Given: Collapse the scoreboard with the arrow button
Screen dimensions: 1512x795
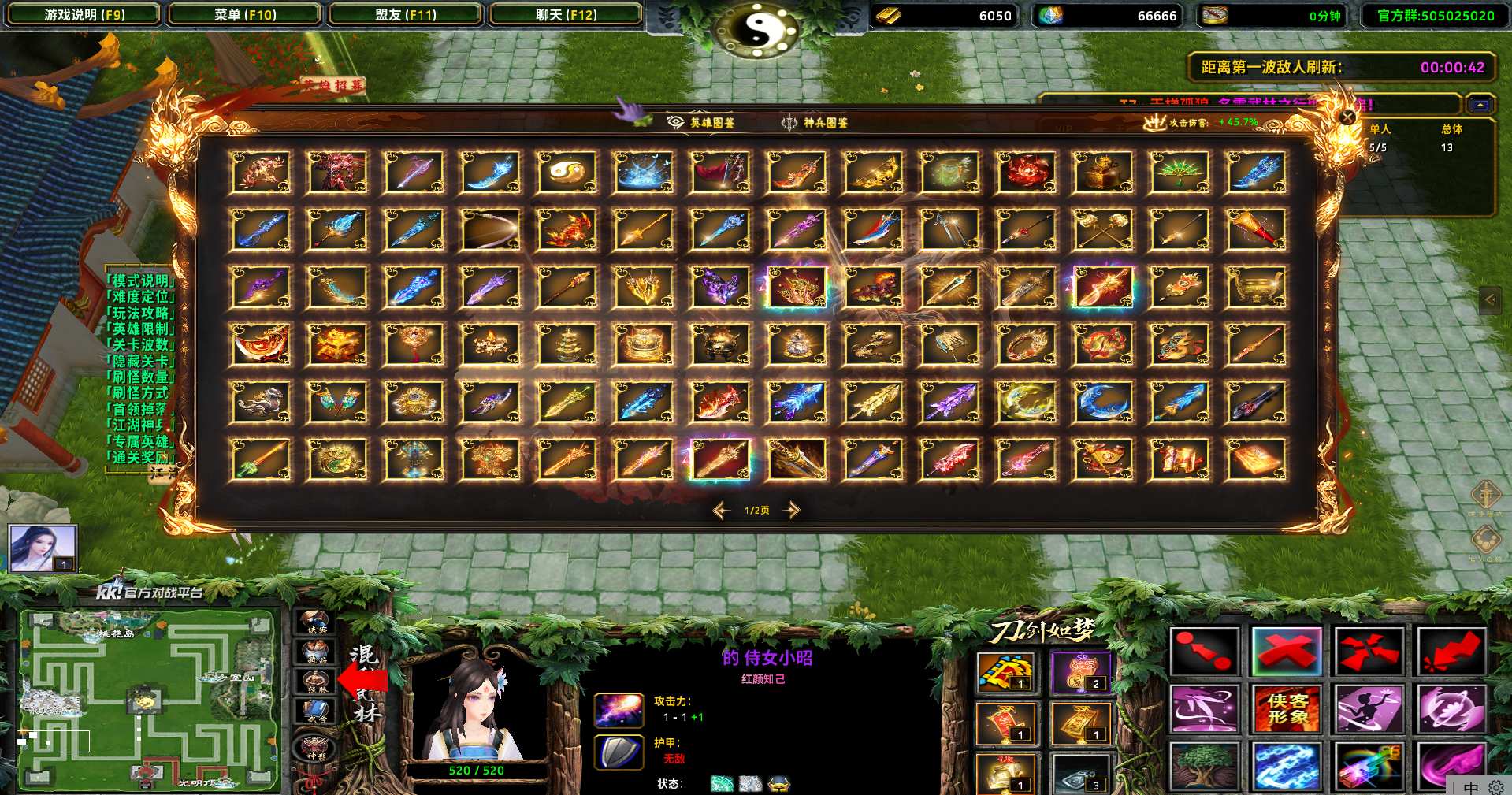Looking at the screenshot, I should (1480, 105).
